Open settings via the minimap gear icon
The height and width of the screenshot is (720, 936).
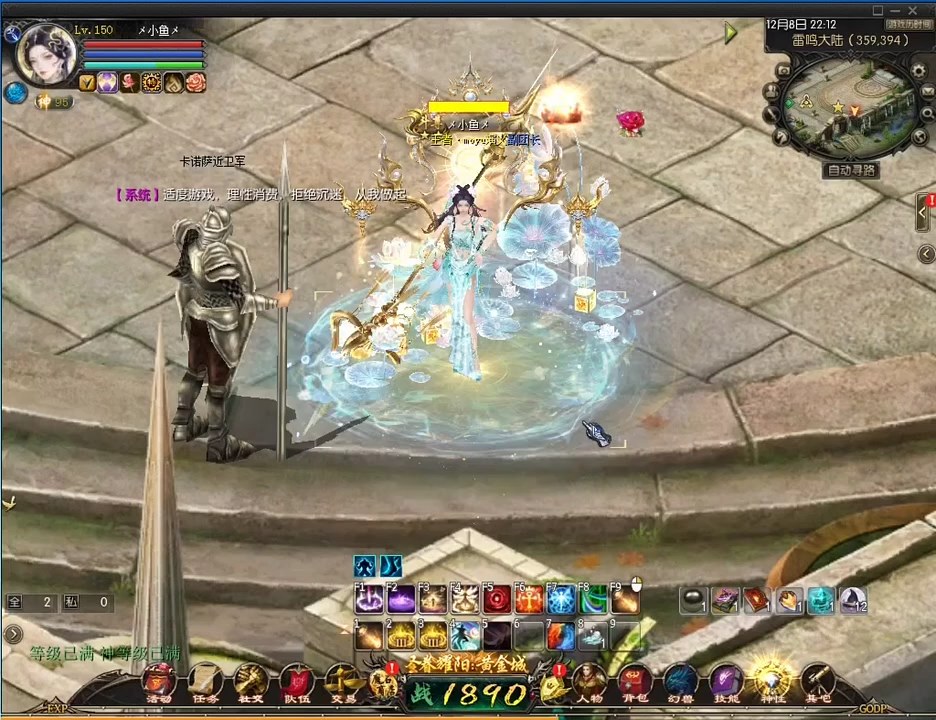pos(919,72)
